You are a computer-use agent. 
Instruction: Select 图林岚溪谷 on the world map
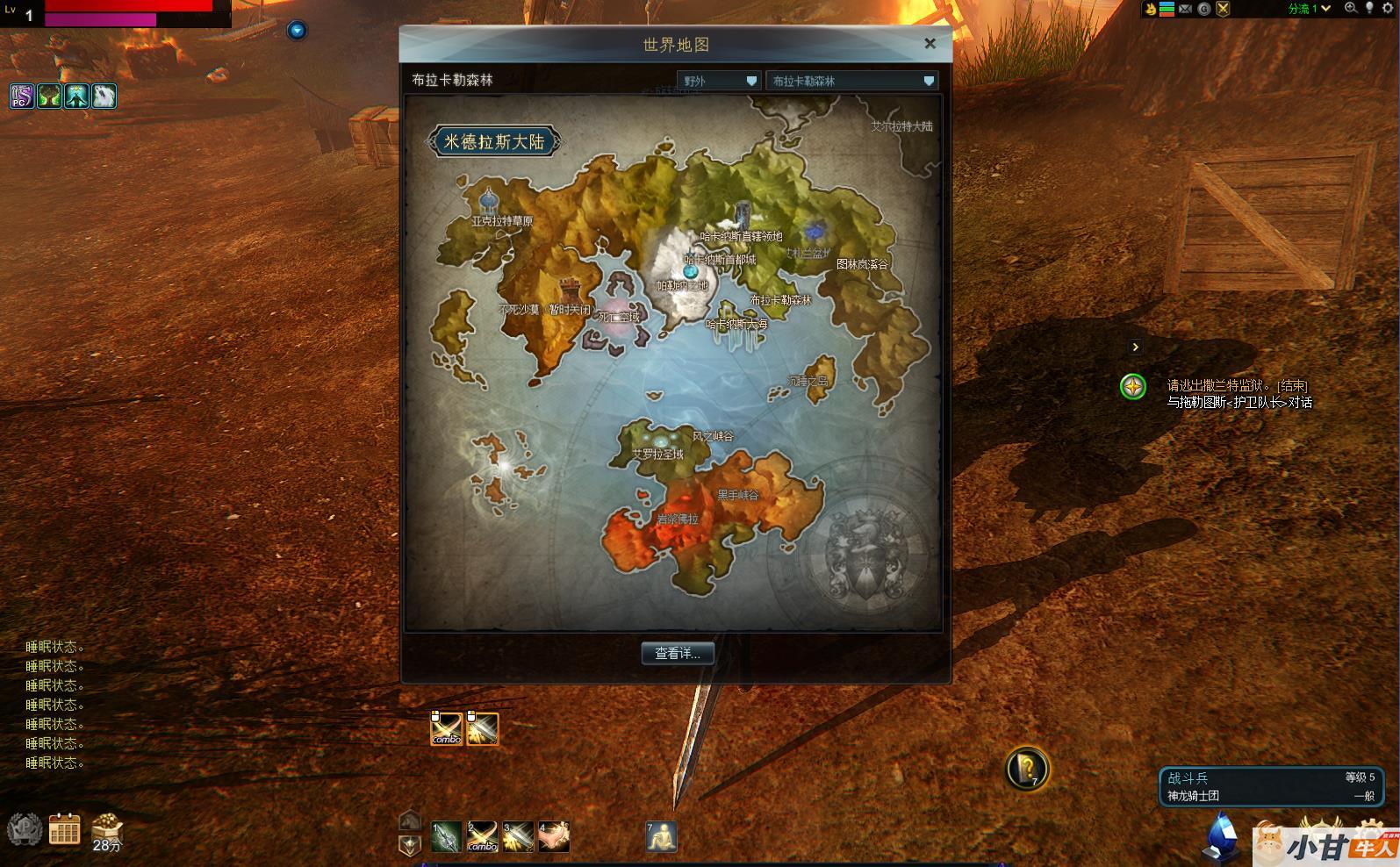pos(861,263)
